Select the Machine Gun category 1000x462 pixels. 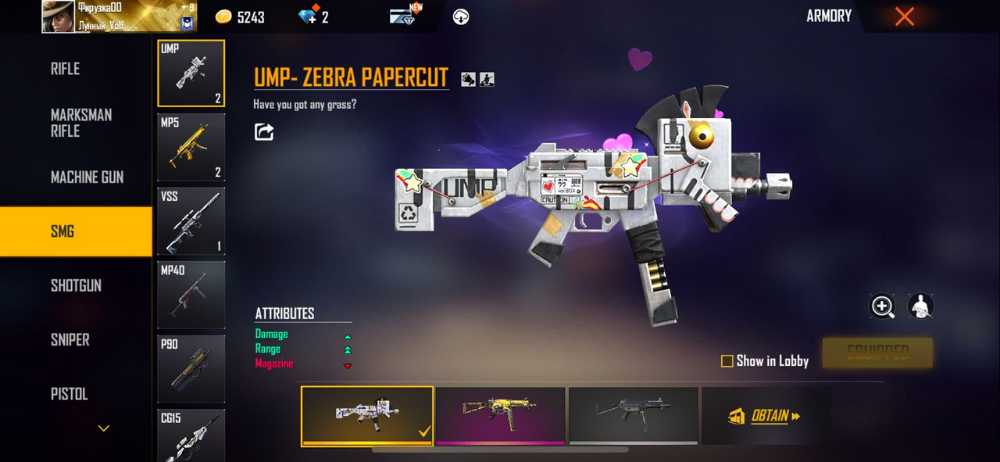pos(87,177)
